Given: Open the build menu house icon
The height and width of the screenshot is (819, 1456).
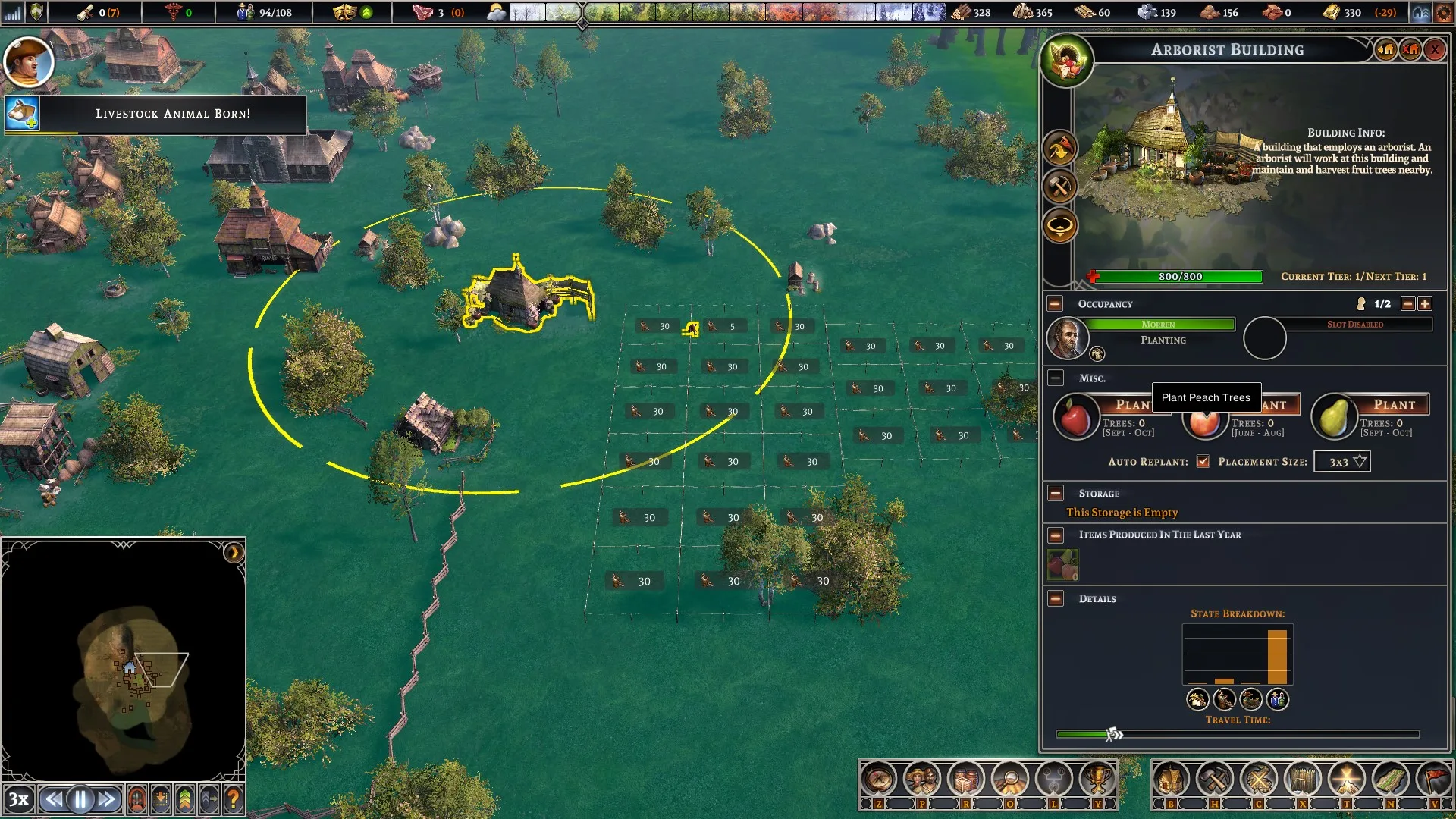Looking at the screenshot, I should coord(1170,779).
